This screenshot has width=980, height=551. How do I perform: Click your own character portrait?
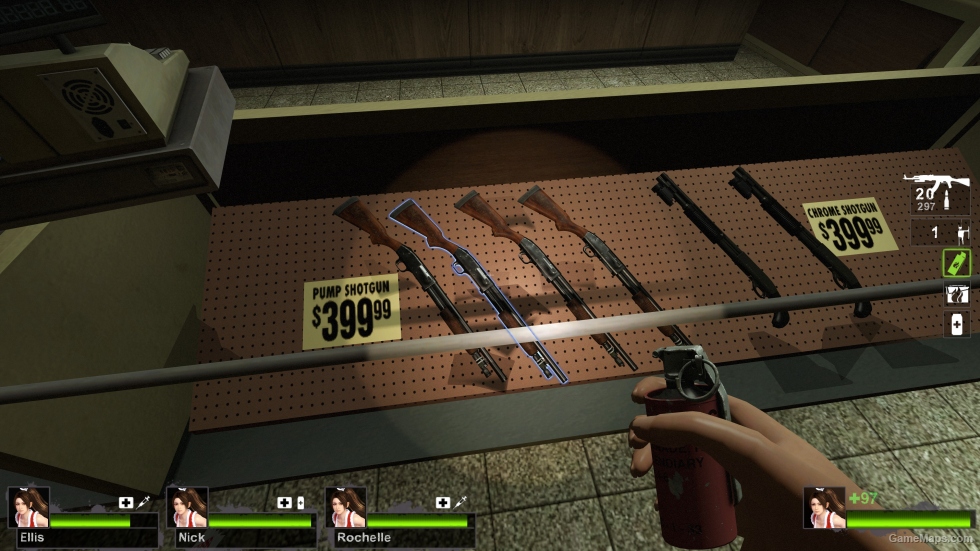pyautogui.click(x=823, y=507)
